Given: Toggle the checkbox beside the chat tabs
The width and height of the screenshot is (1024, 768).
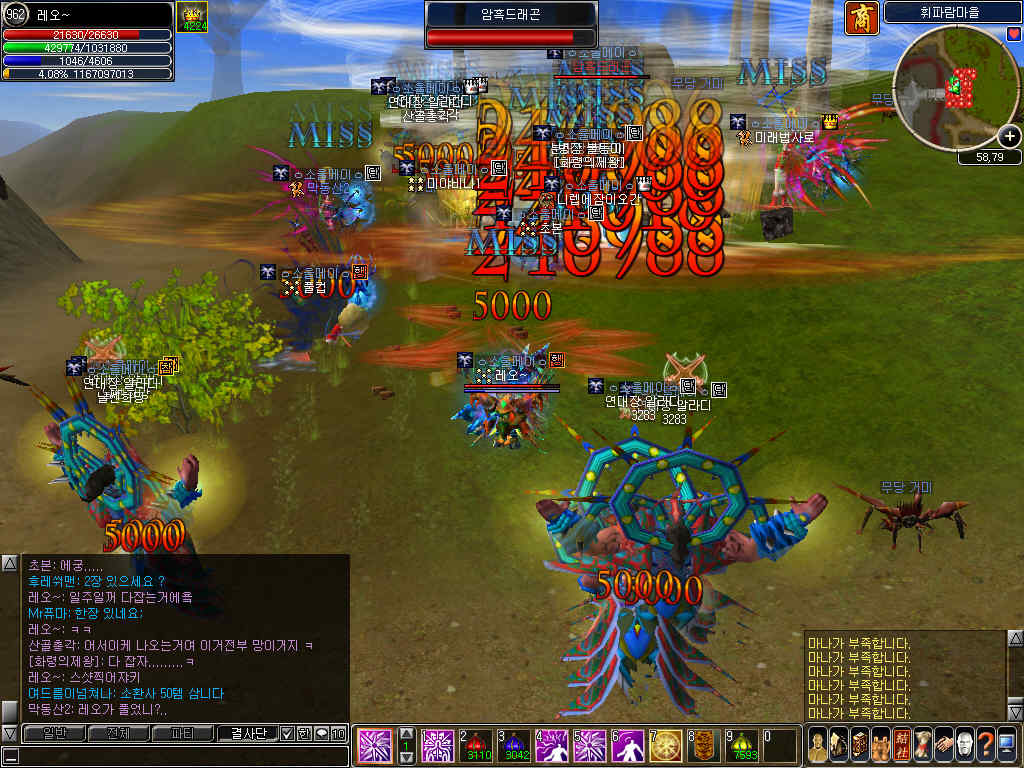Looking at the screenshot, I should pyautogui.click(x=287, y=733).
